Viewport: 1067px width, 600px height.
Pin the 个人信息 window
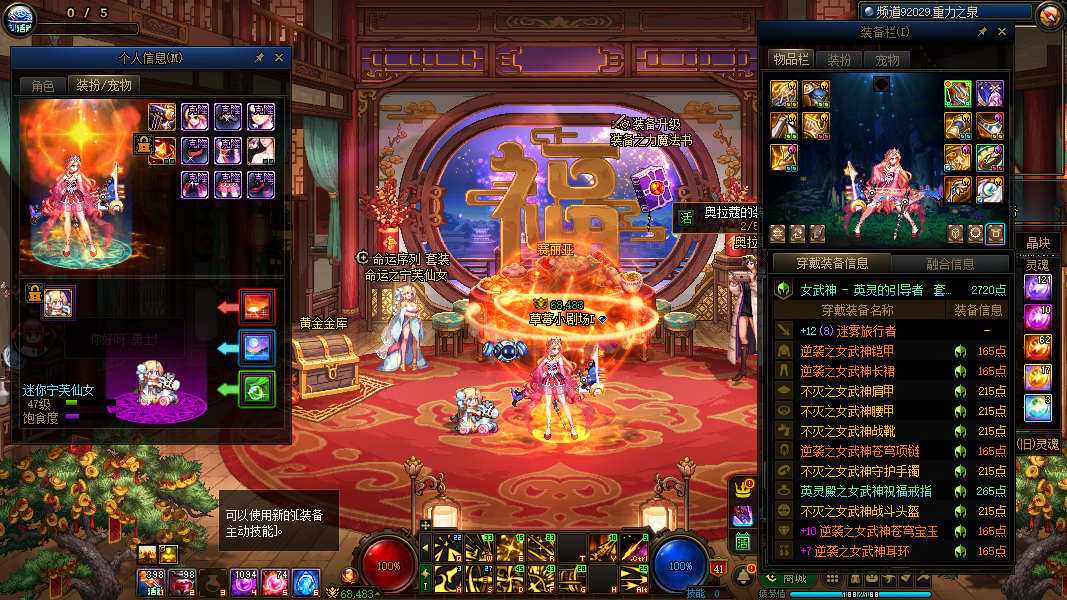click(x=259, y=58)
